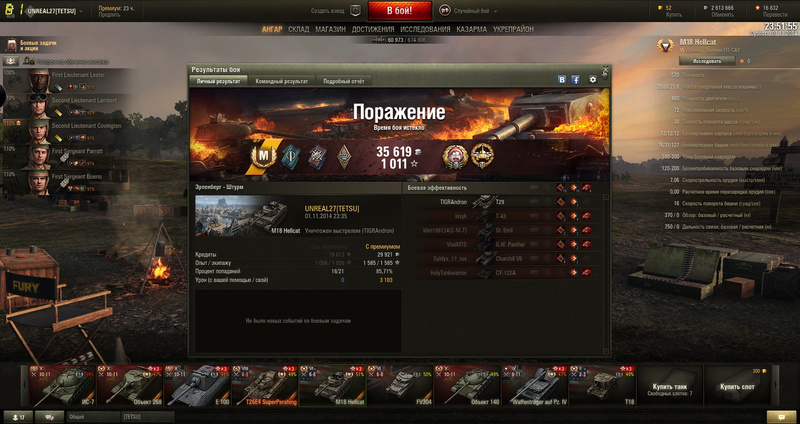
Task: Switch to the "Командный результат" tab
Action: click(282, 80)
